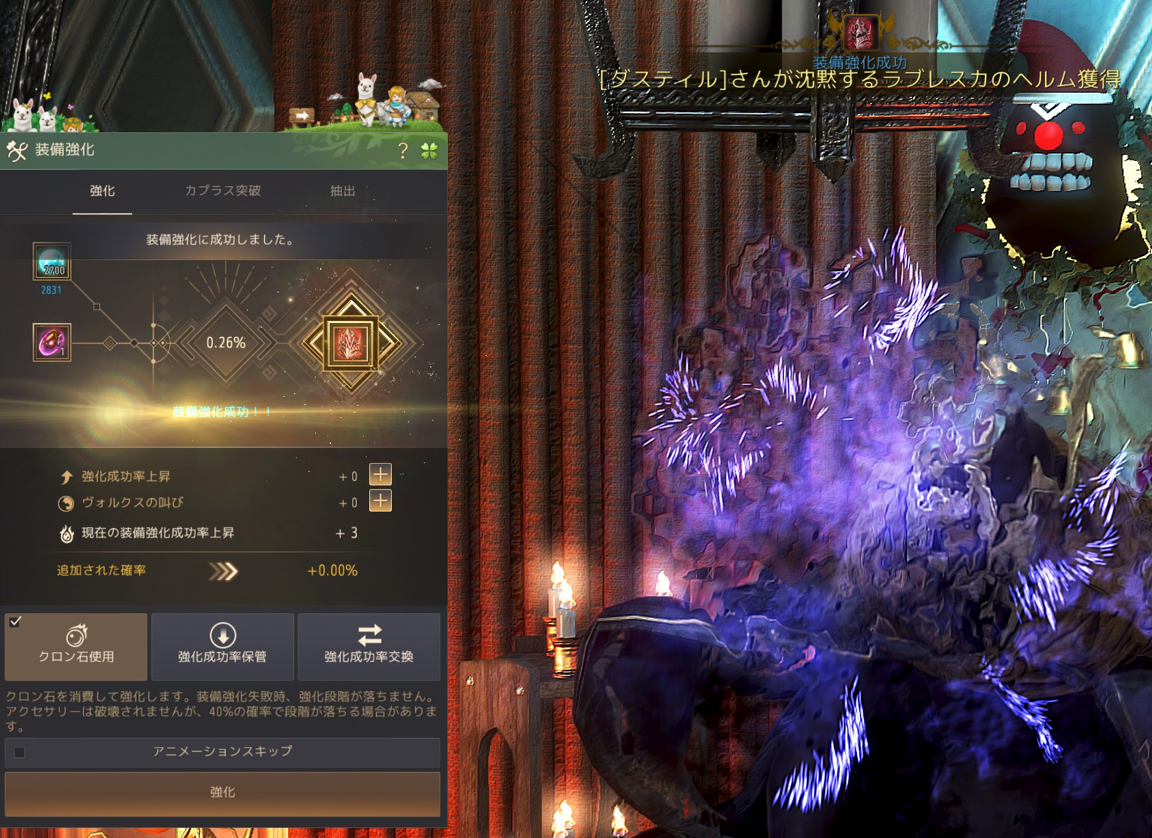Open the カプラス突破 tab
Image resolution: width=1152 pixels, height=838 pixels.
223,191
